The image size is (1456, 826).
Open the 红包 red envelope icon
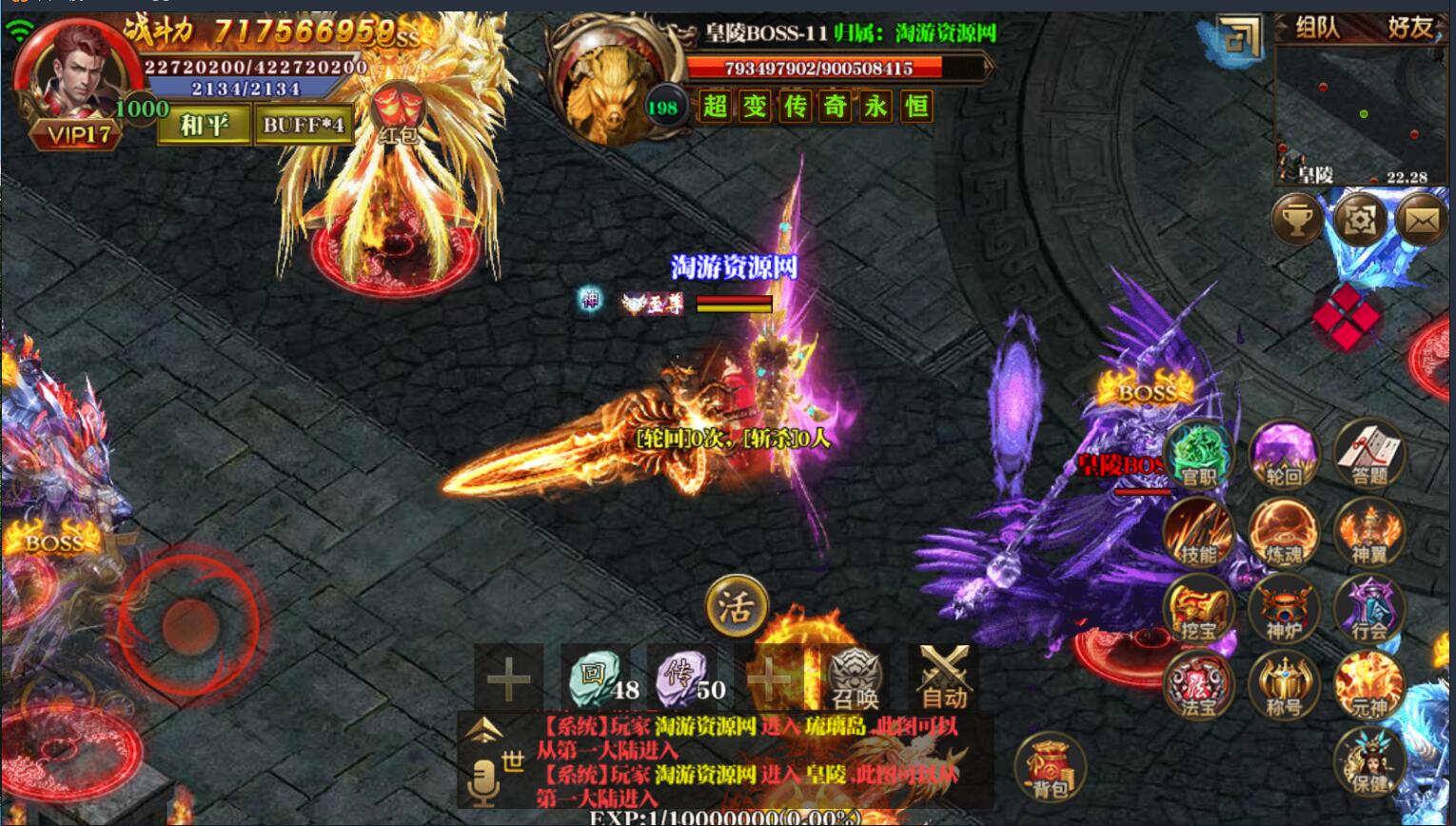398,113
